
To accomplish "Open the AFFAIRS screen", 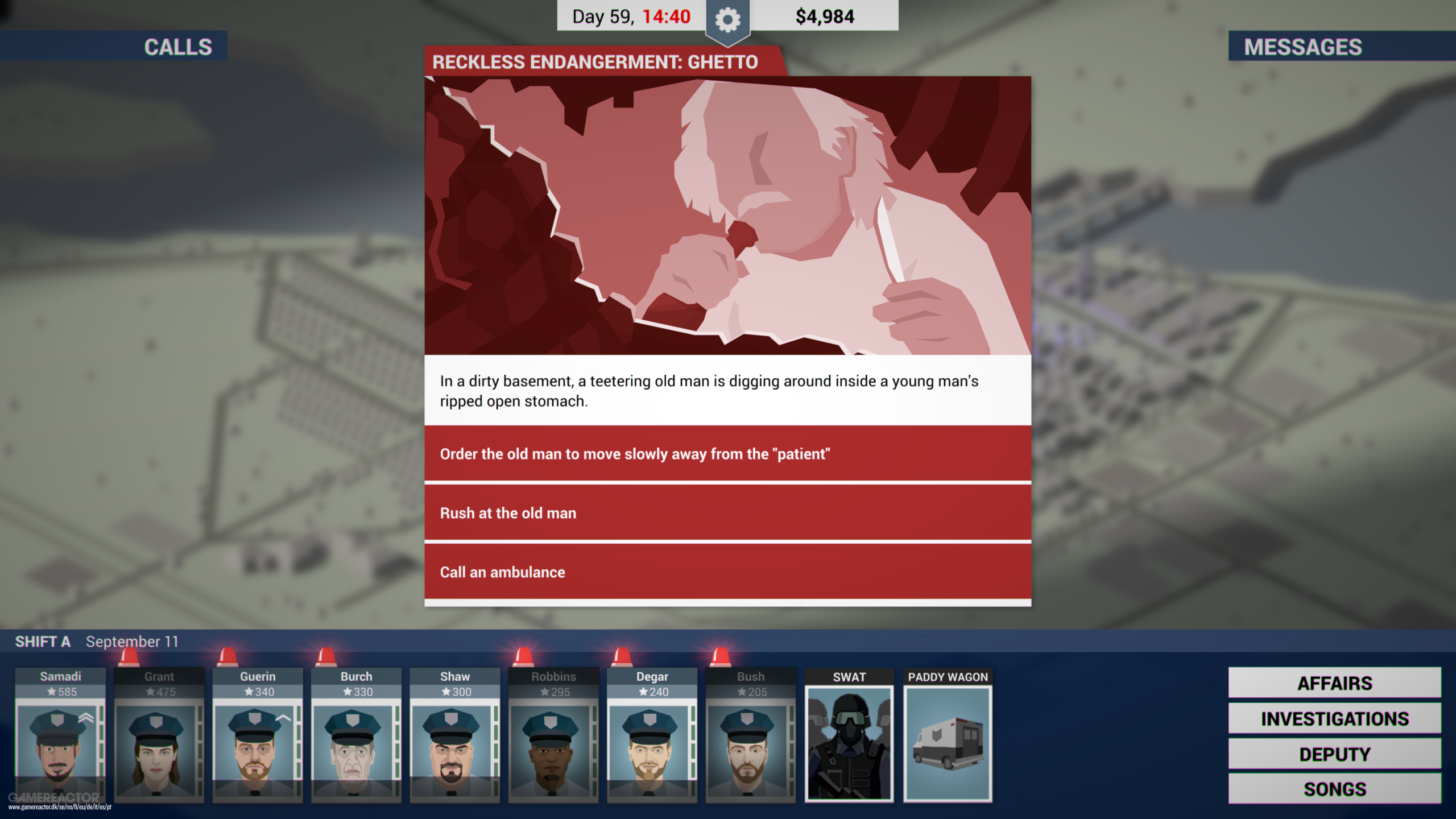I will [1334, 682].
